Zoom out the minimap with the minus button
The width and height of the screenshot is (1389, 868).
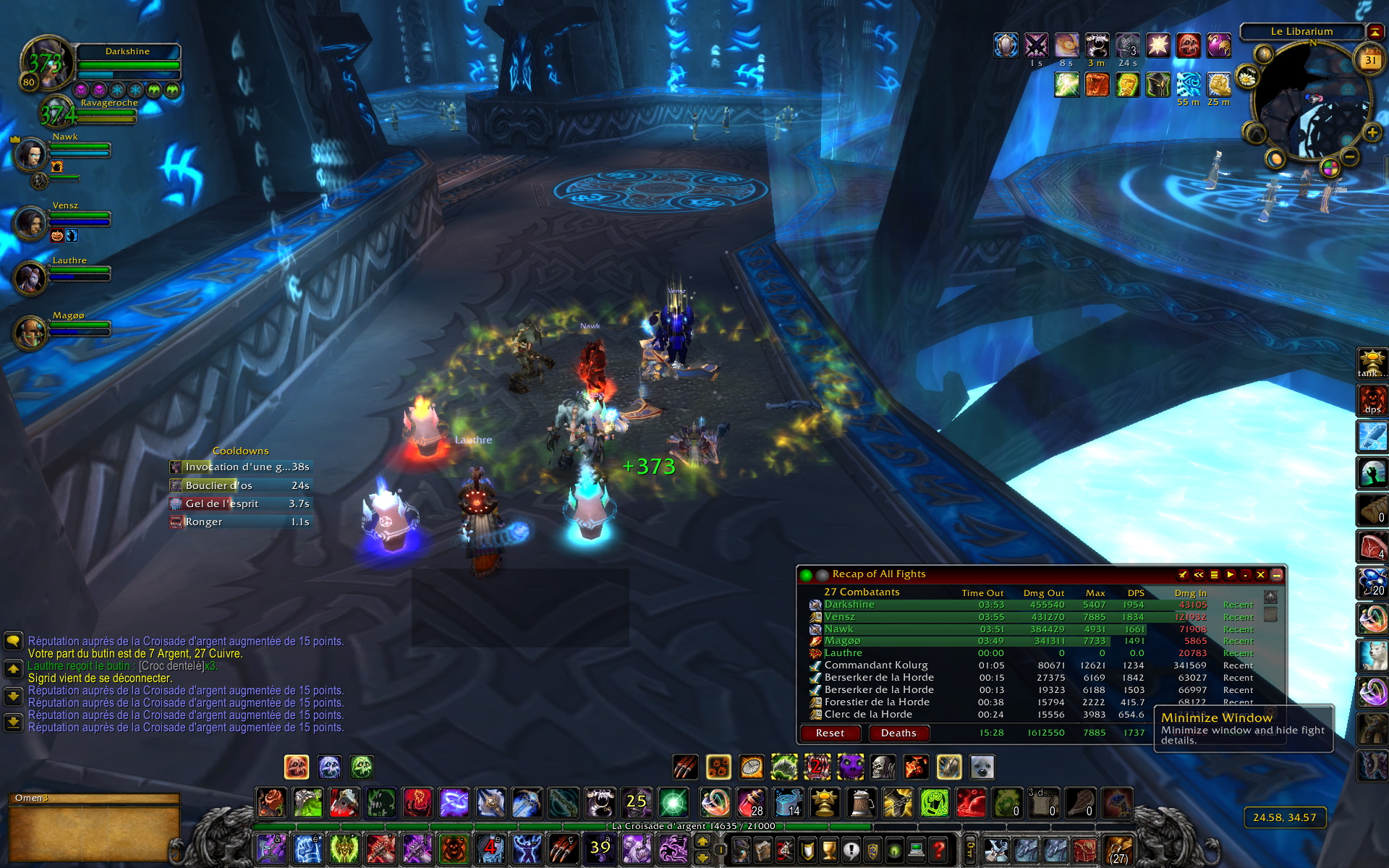pos(1350,156)
